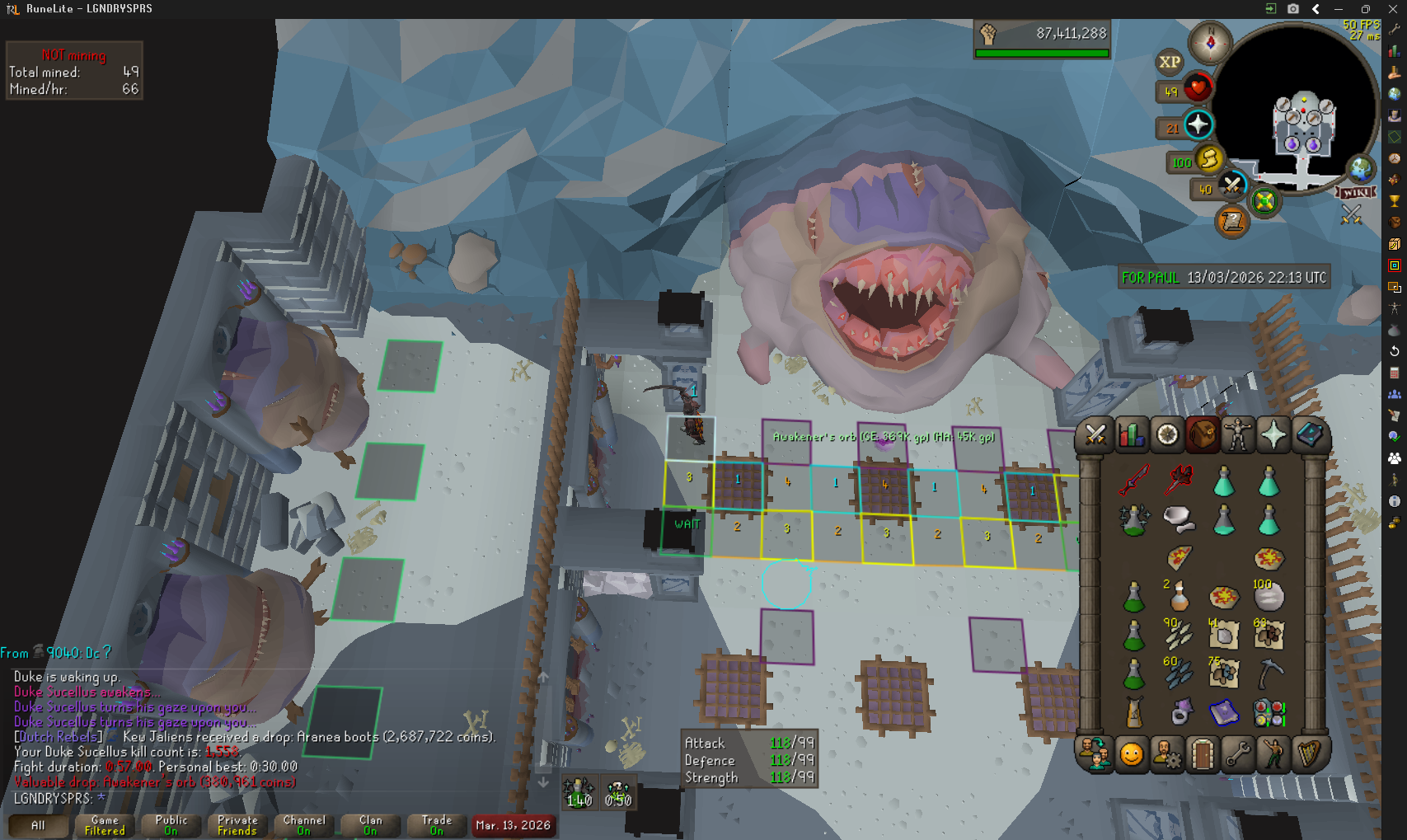Select the pickaxe in the inventory
This screenshot has width=1407, height=840.
(x=1269, y=673)
